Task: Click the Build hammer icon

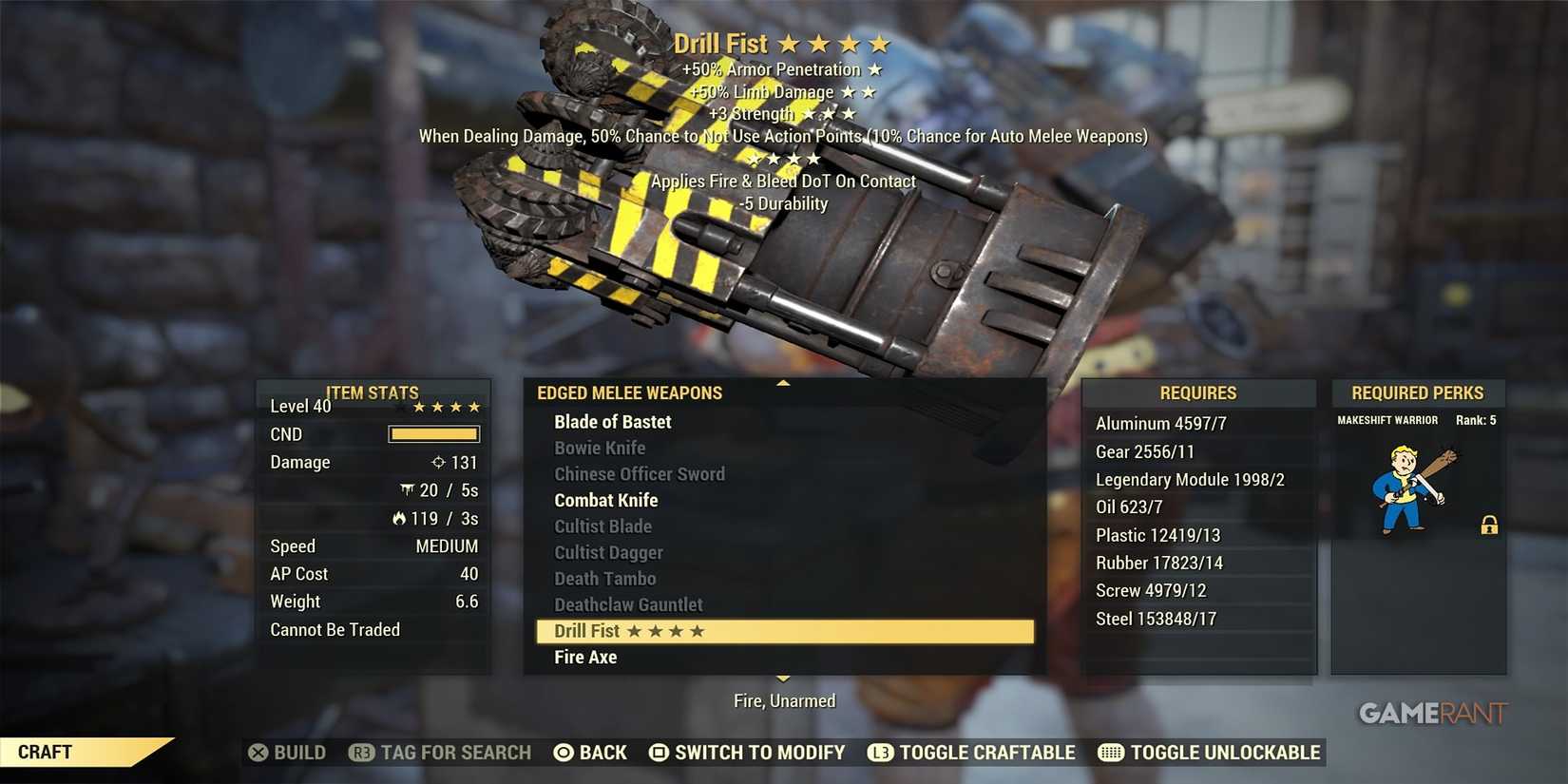Action: [x=258, y=753]
